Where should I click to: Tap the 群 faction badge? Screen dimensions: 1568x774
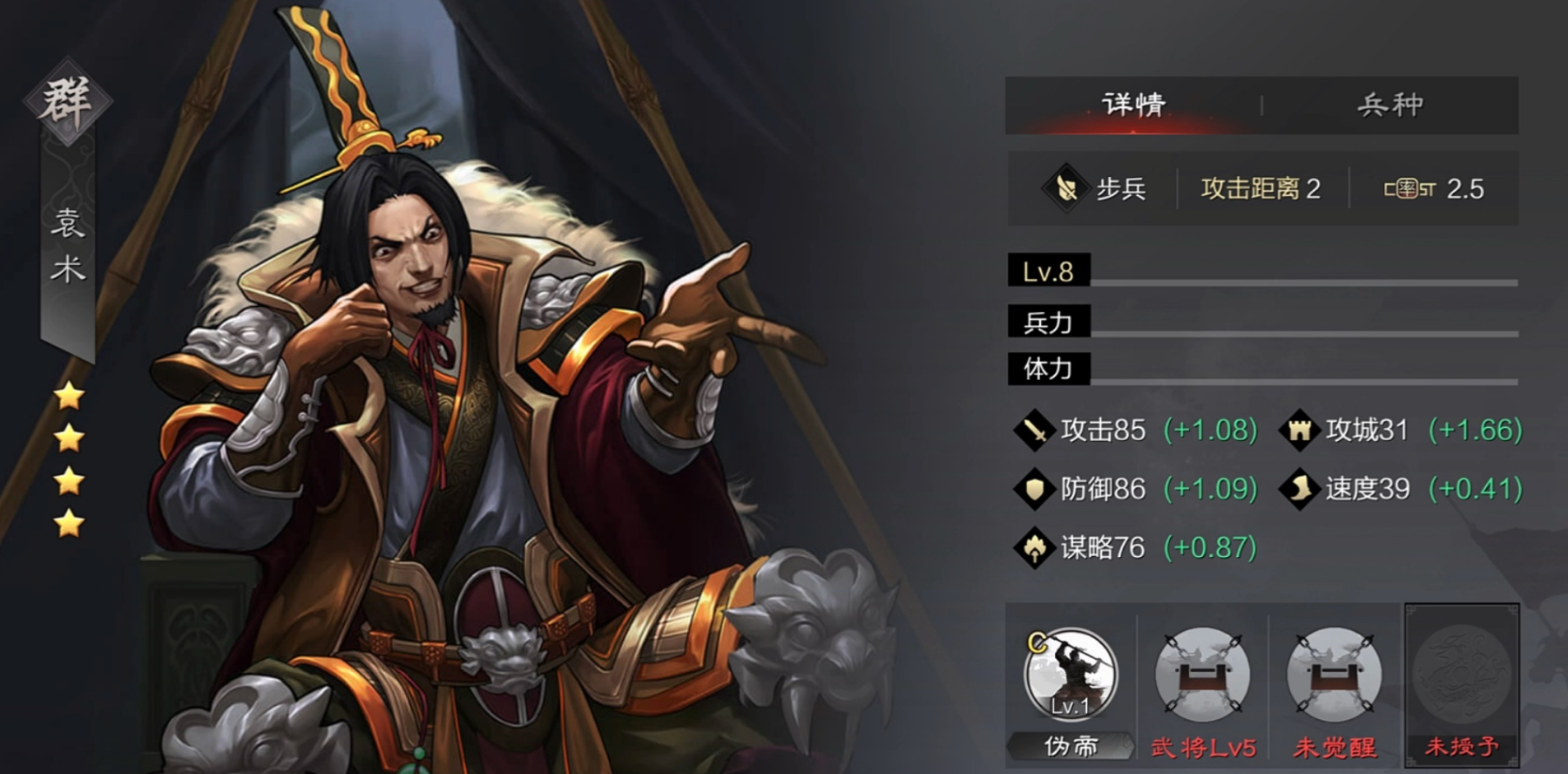pos(67,101)
